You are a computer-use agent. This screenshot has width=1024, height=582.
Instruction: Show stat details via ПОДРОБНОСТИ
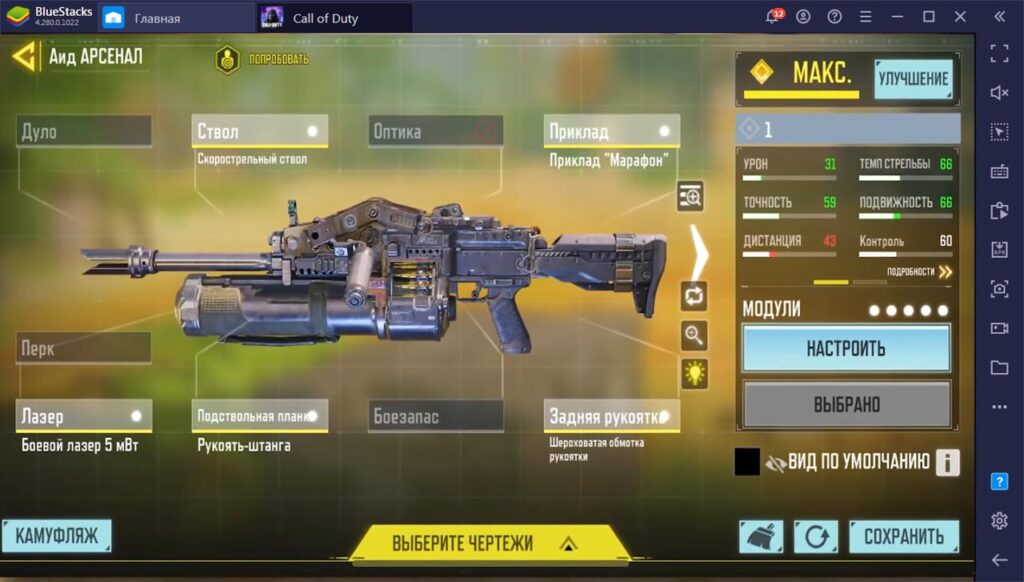click(919, 271)
